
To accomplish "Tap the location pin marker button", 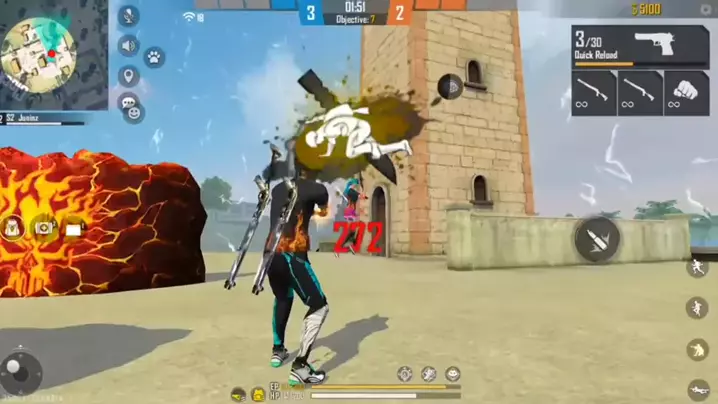I will [x=128, y=76].
